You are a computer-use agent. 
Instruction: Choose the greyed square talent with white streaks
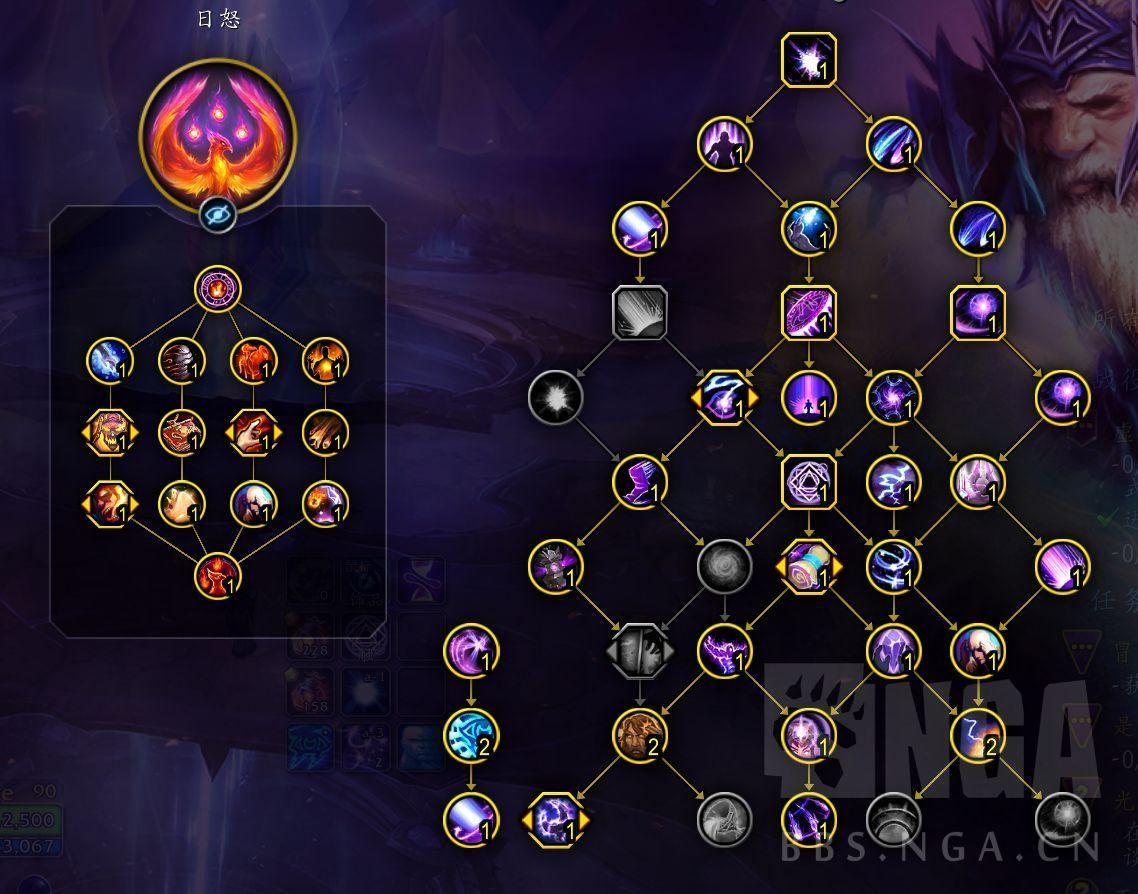tap(639, 314)
